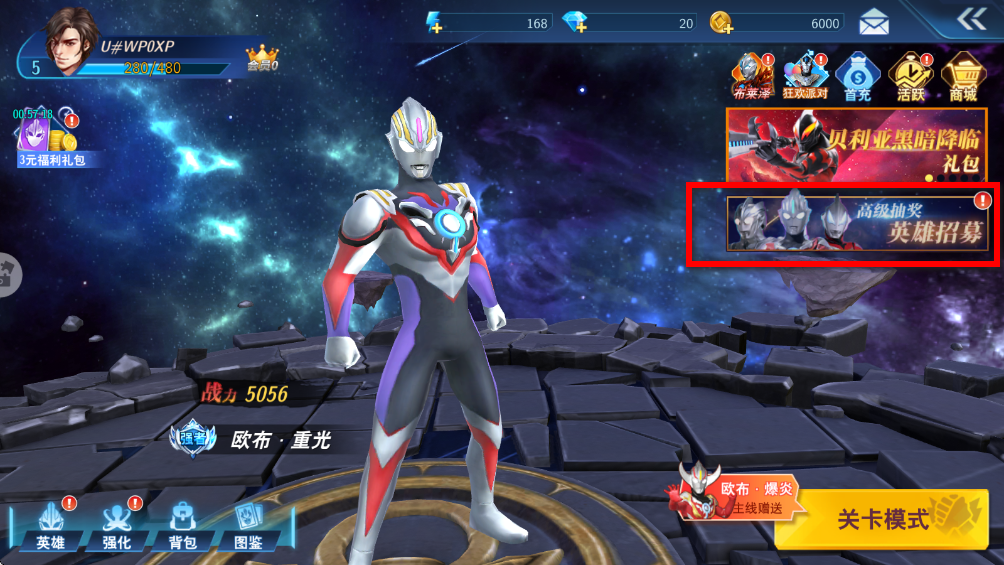This screenshot has width=1004, height=565.
Task: Open the 首充 first recharge offer
Action: pos(857,76)
